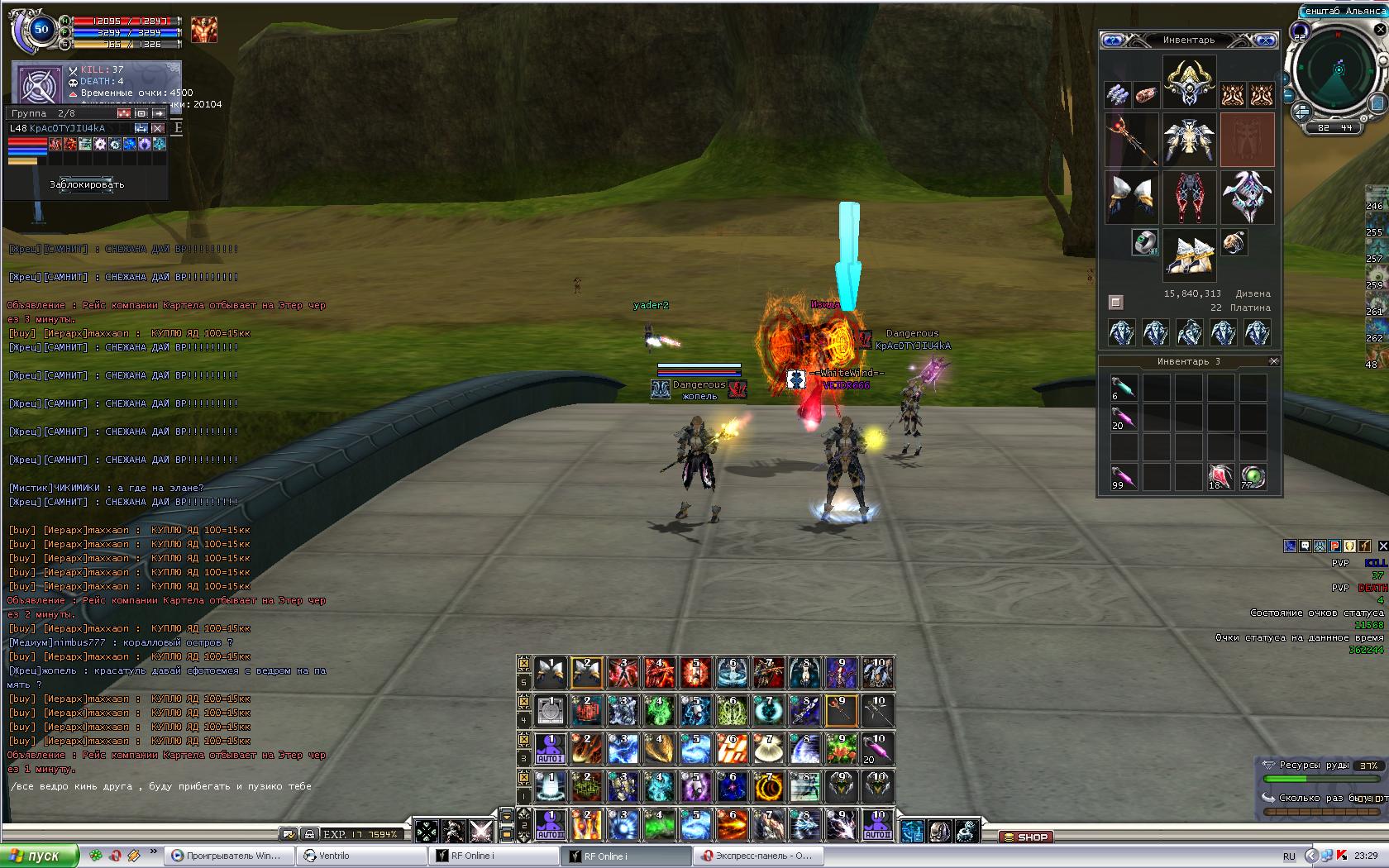
Task: Use the teal potion stack of 6
Action: coord(1123,388)
